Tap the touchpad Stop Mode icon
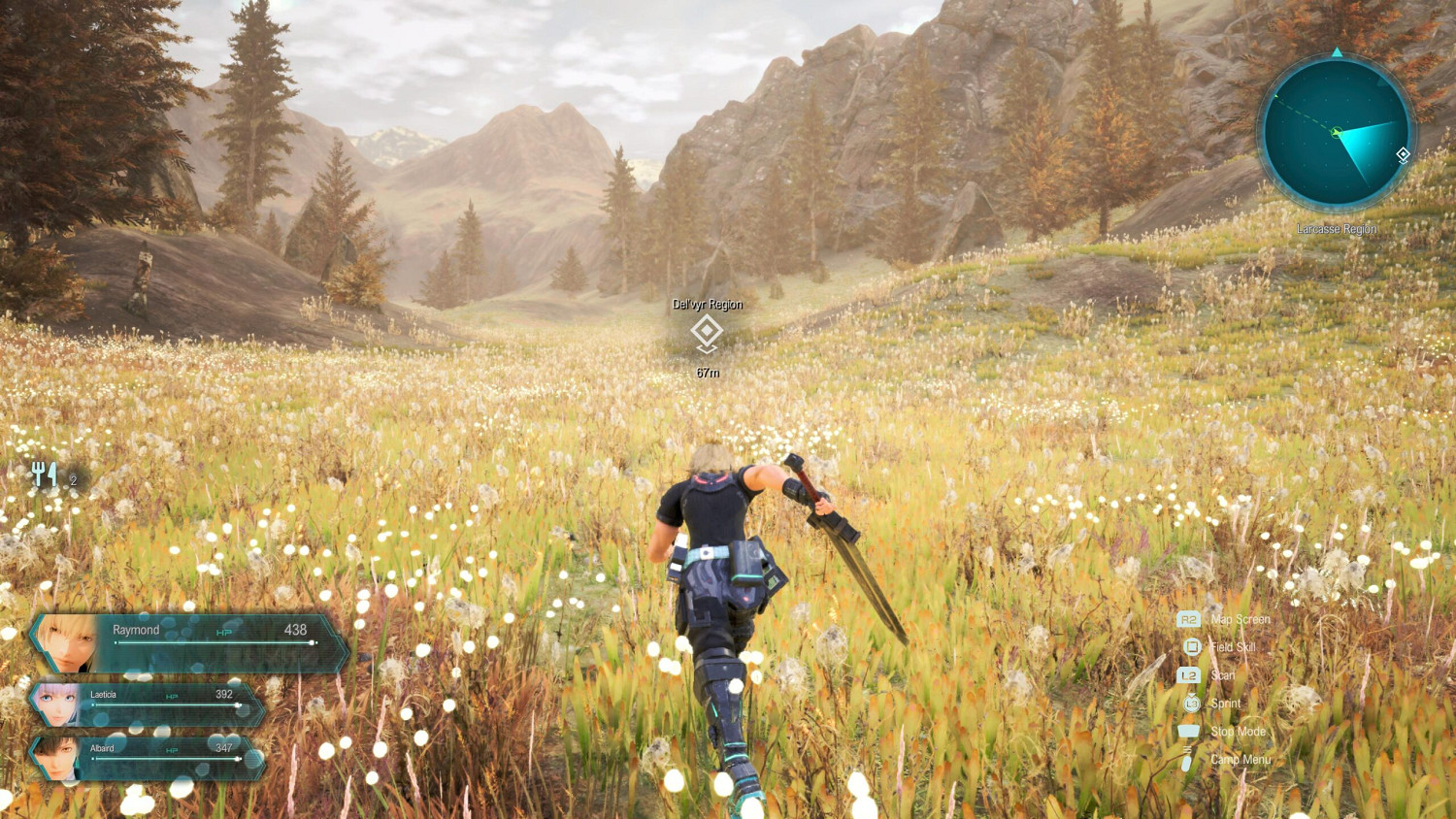Image resolution: width=1456 pixels, height=819 pixels. (x=1190, y=731)
